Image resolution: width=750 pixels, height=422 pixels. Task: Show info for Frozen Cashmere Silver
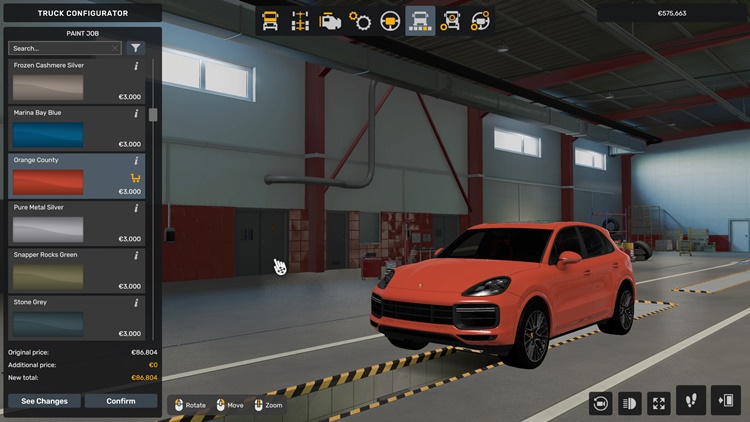[x=136, y=66]
